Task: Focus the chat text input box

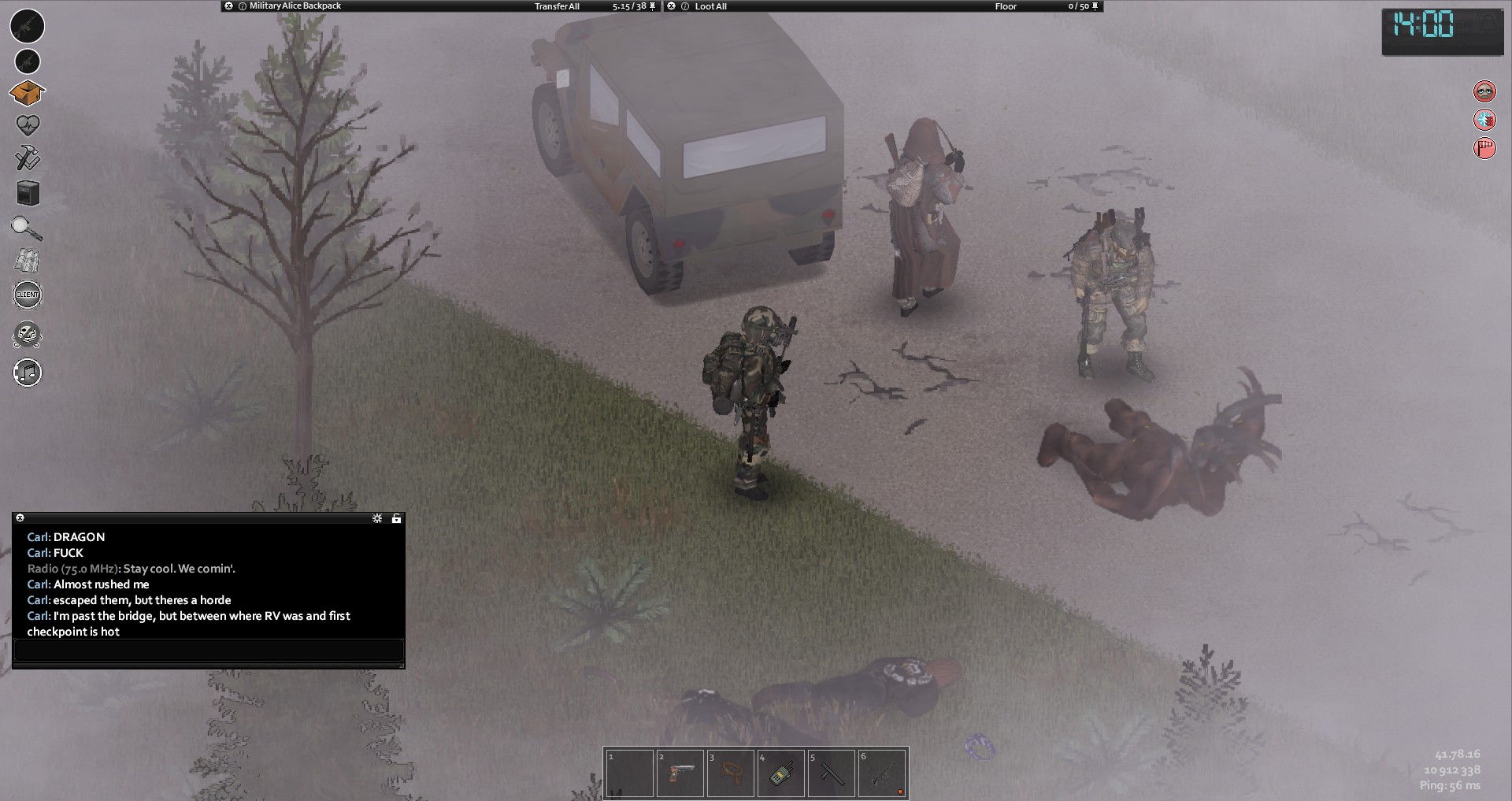Action: [x=209, y=650]
